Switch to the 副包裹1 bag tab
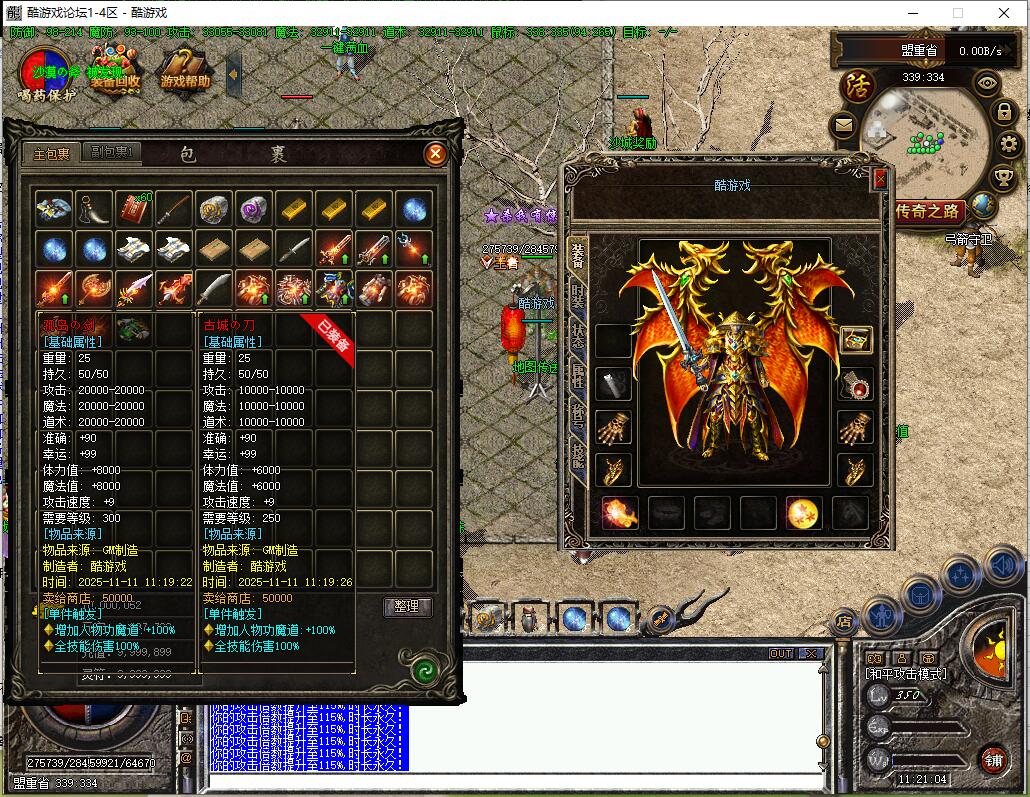Image resolution: width=1030 pixels, height=797 pixels. tap(114, 153)
